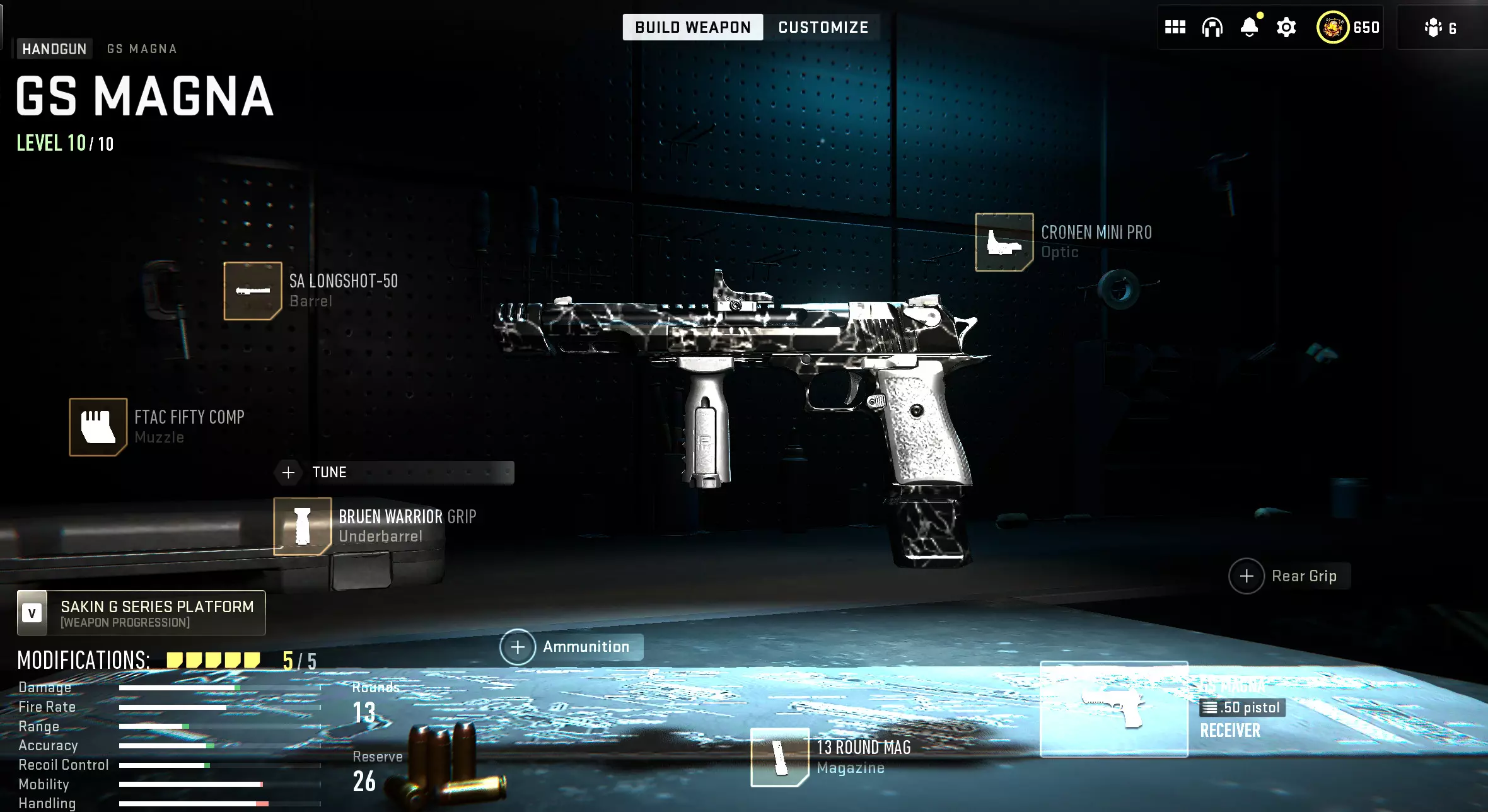
Task: Go back to the Handgun category
Action: coord(54,49)
